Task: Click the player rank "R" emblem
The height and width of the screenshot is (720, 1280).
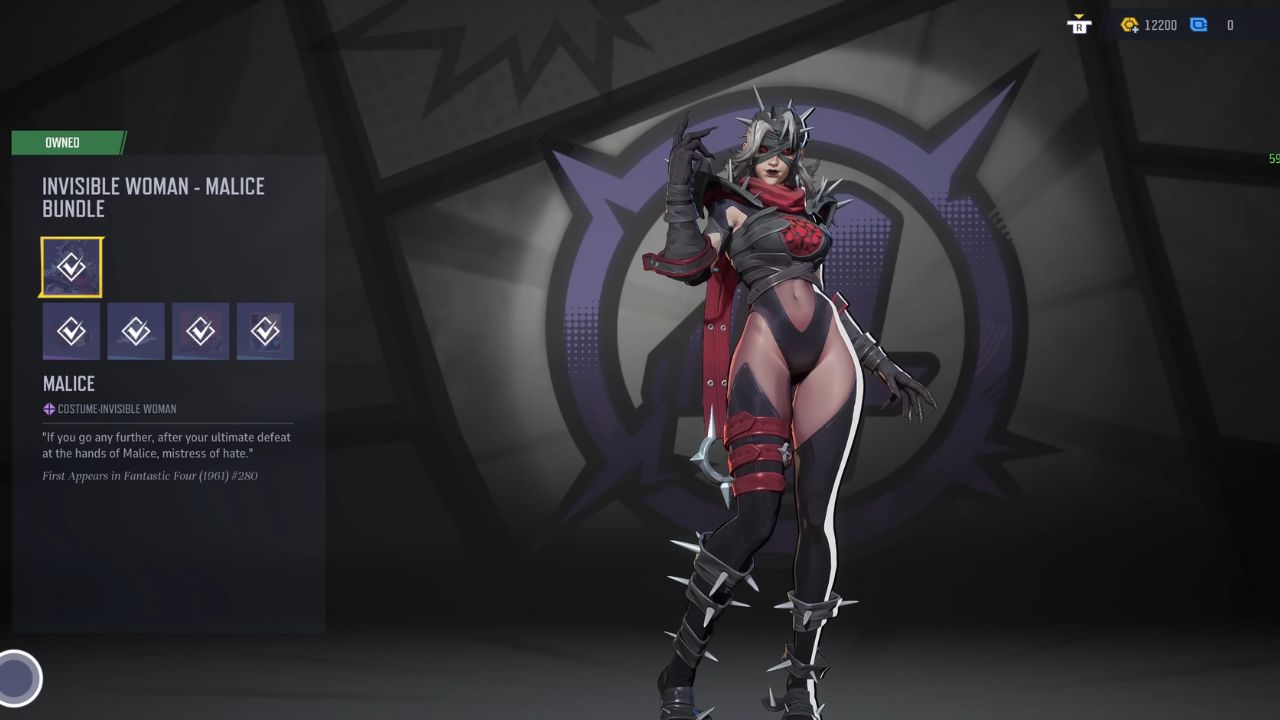Action: click(x=1080, y=27)
